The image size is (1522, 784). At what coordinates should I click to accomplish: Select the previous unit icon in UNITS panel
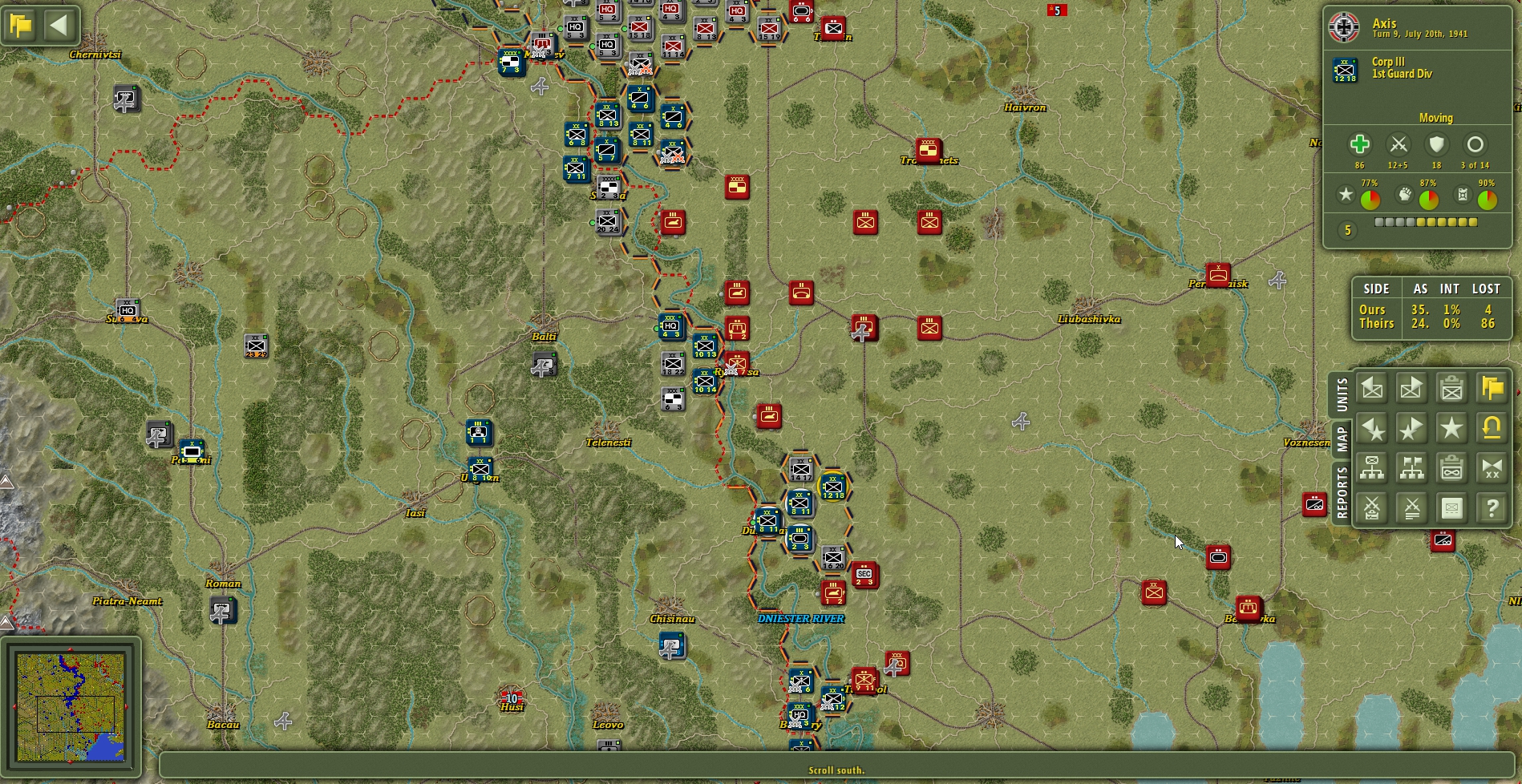[1371, 389]
